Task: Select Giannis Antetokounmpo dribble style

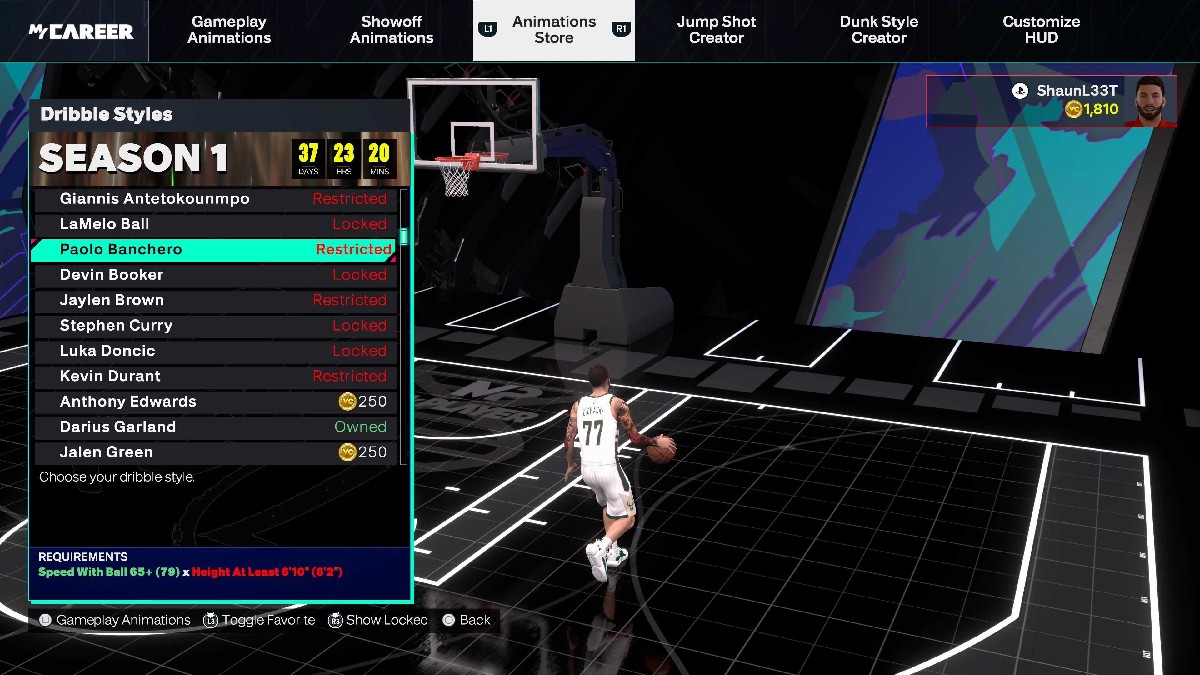Action: coord(215,199)
